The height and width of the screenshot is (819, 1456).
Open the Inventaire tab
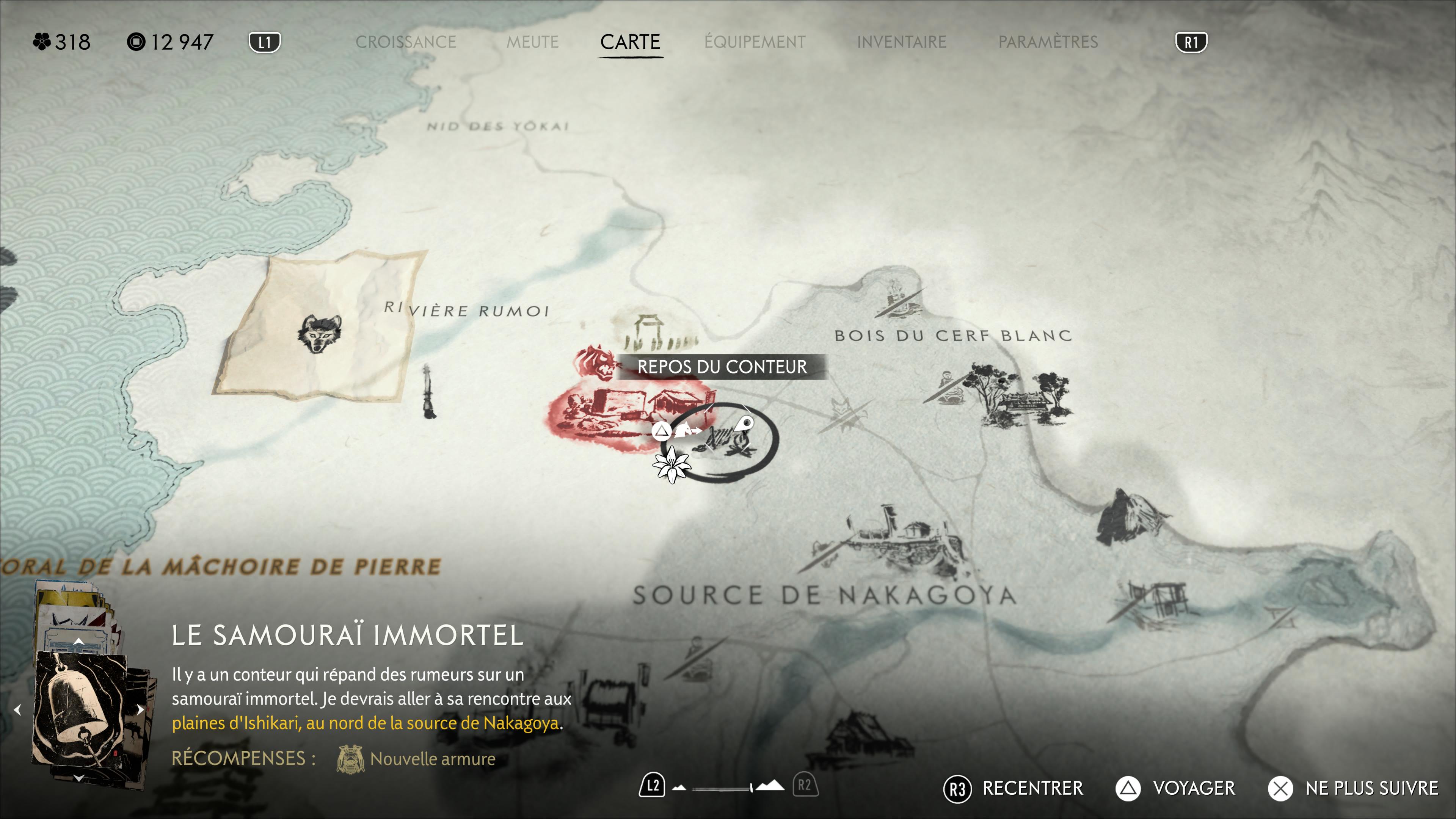902,42
